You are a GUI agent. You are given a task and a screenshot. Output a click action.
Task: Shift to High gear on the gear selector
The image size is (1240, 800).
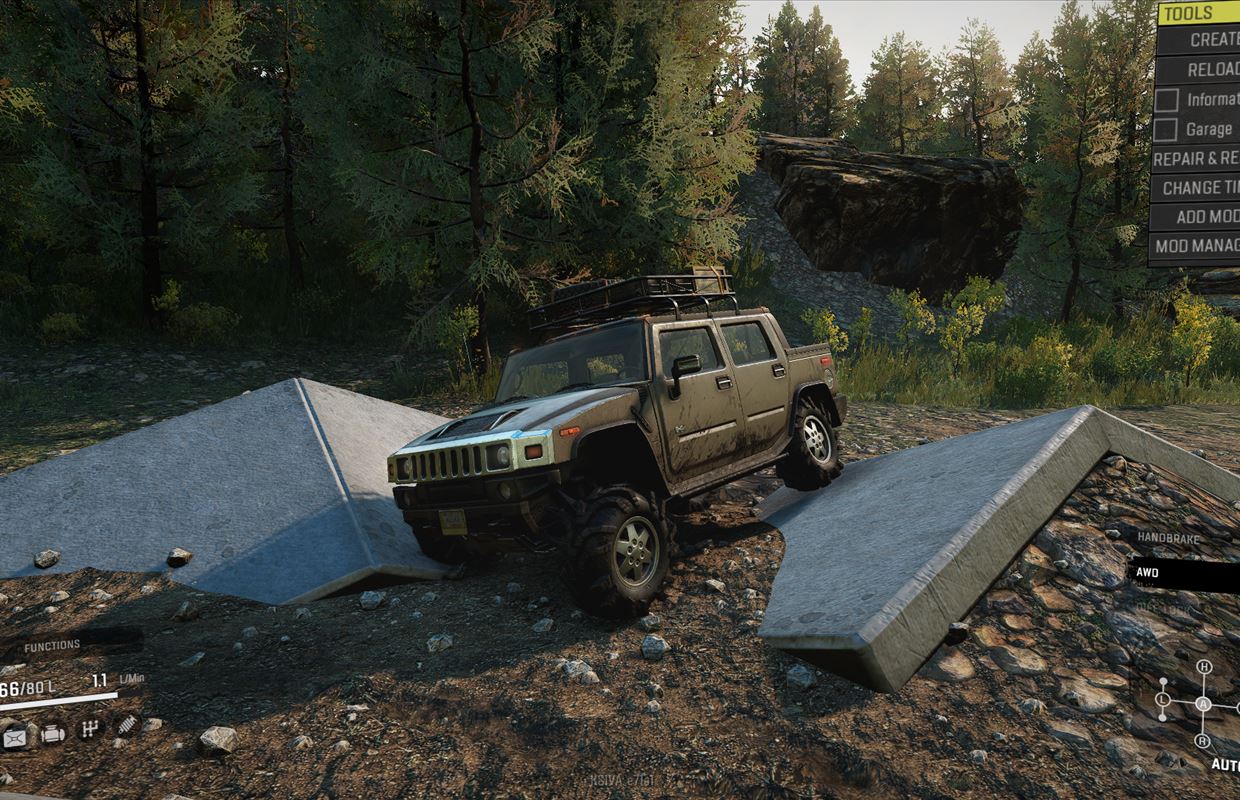click(x=1204, y=667)
